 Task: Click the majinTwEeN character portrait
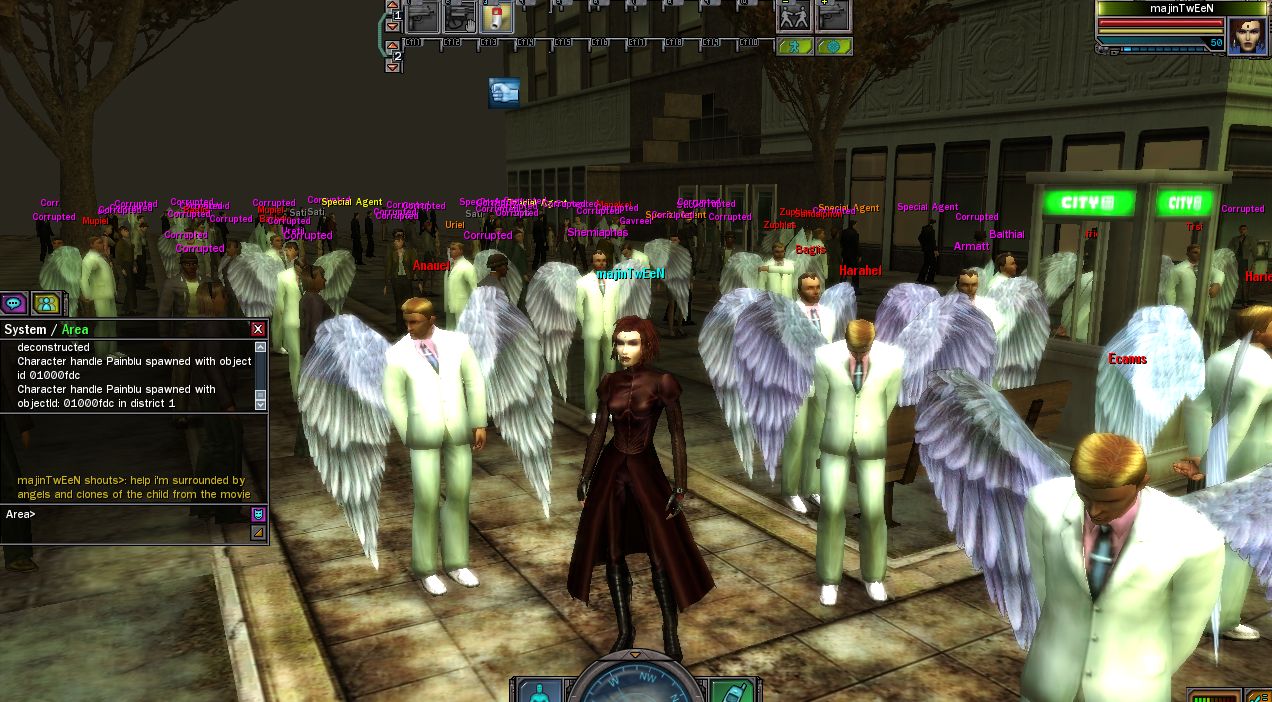click(x=1247, y=36)
